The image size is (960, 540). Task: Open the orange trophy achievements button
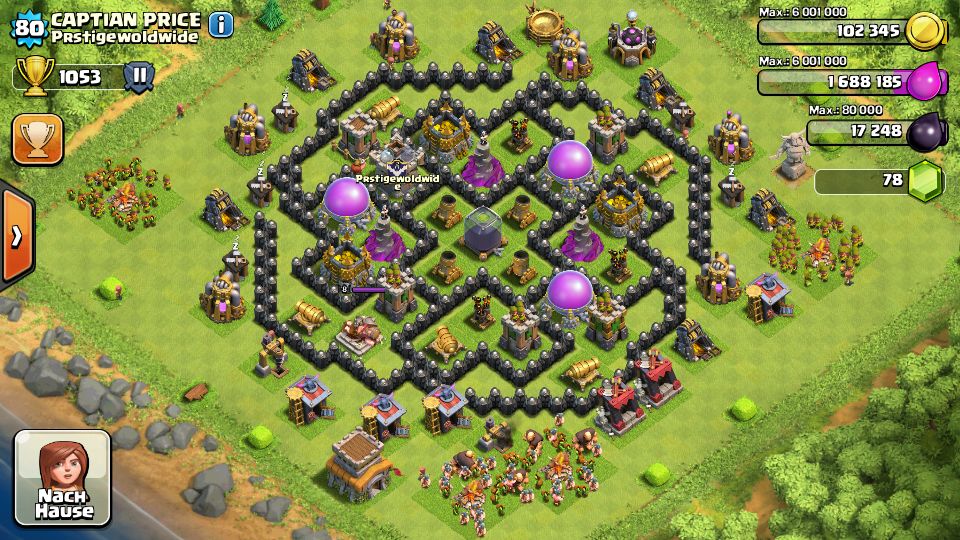pos(38,139)
